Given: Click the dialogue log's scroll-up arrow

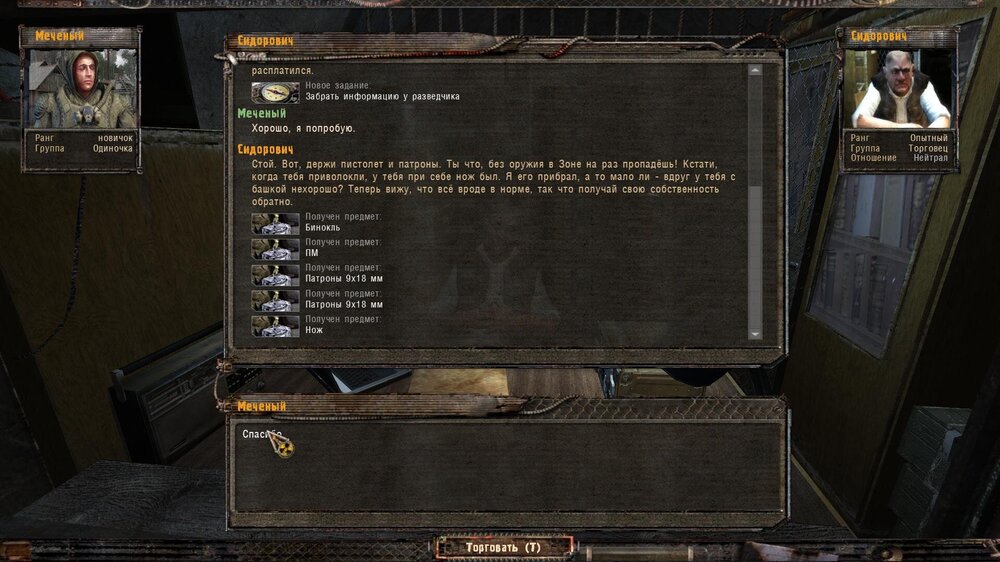Looking at the screenshot, I should click(x=755, y=71).
